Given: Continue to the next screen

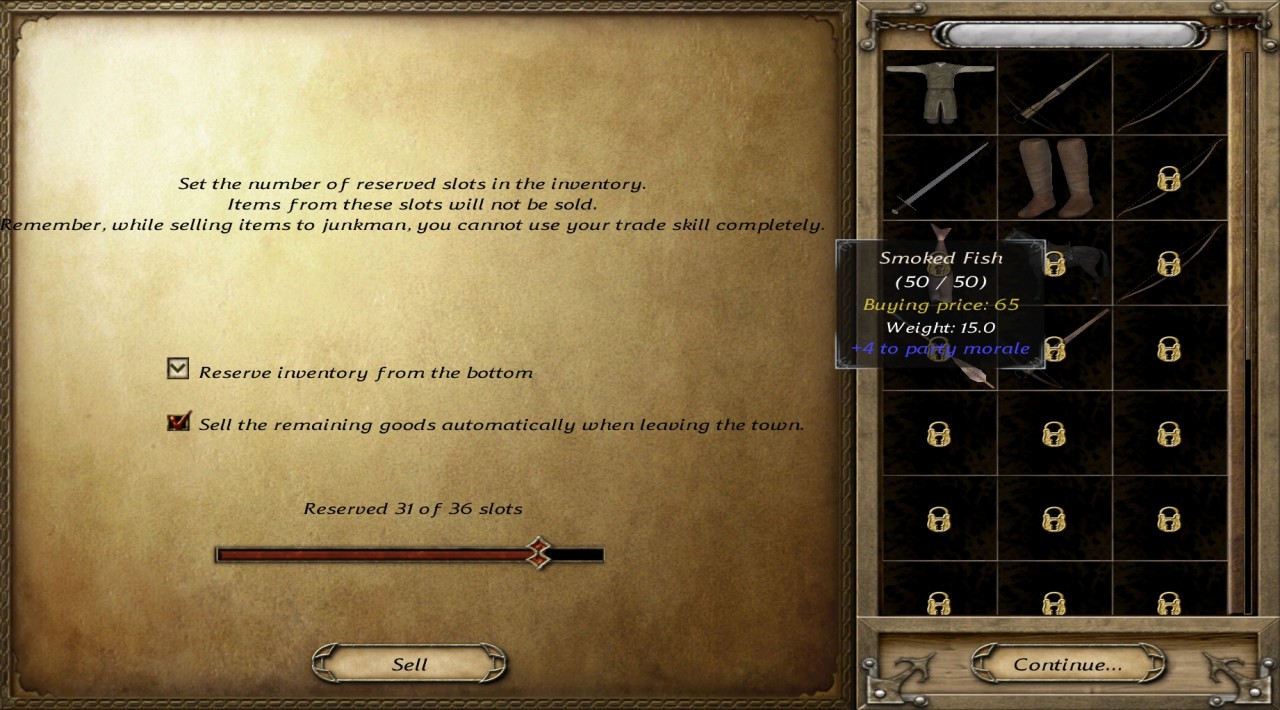Looking at the screenshot, I should (1067, 664).
